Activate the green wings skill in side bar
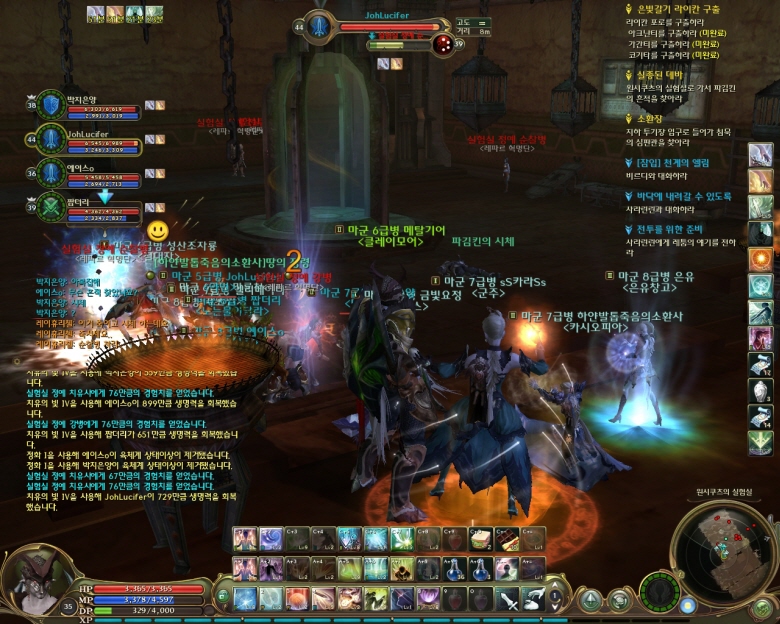780x624 pixels. (x=762, y=442)
